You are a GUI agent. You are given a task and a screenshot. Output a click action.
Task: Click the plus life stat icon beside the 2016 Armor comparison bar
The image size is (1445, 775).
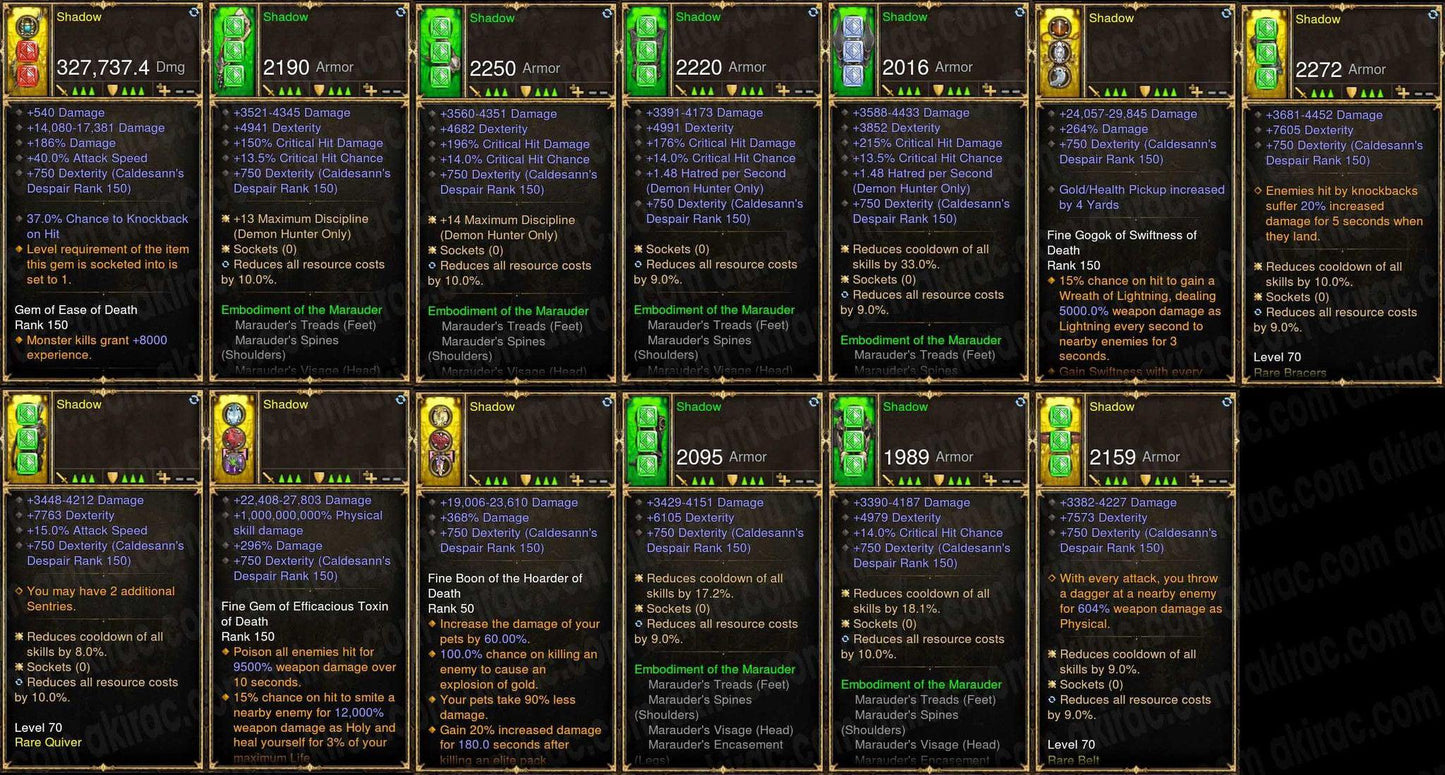(x=990, y=91)
